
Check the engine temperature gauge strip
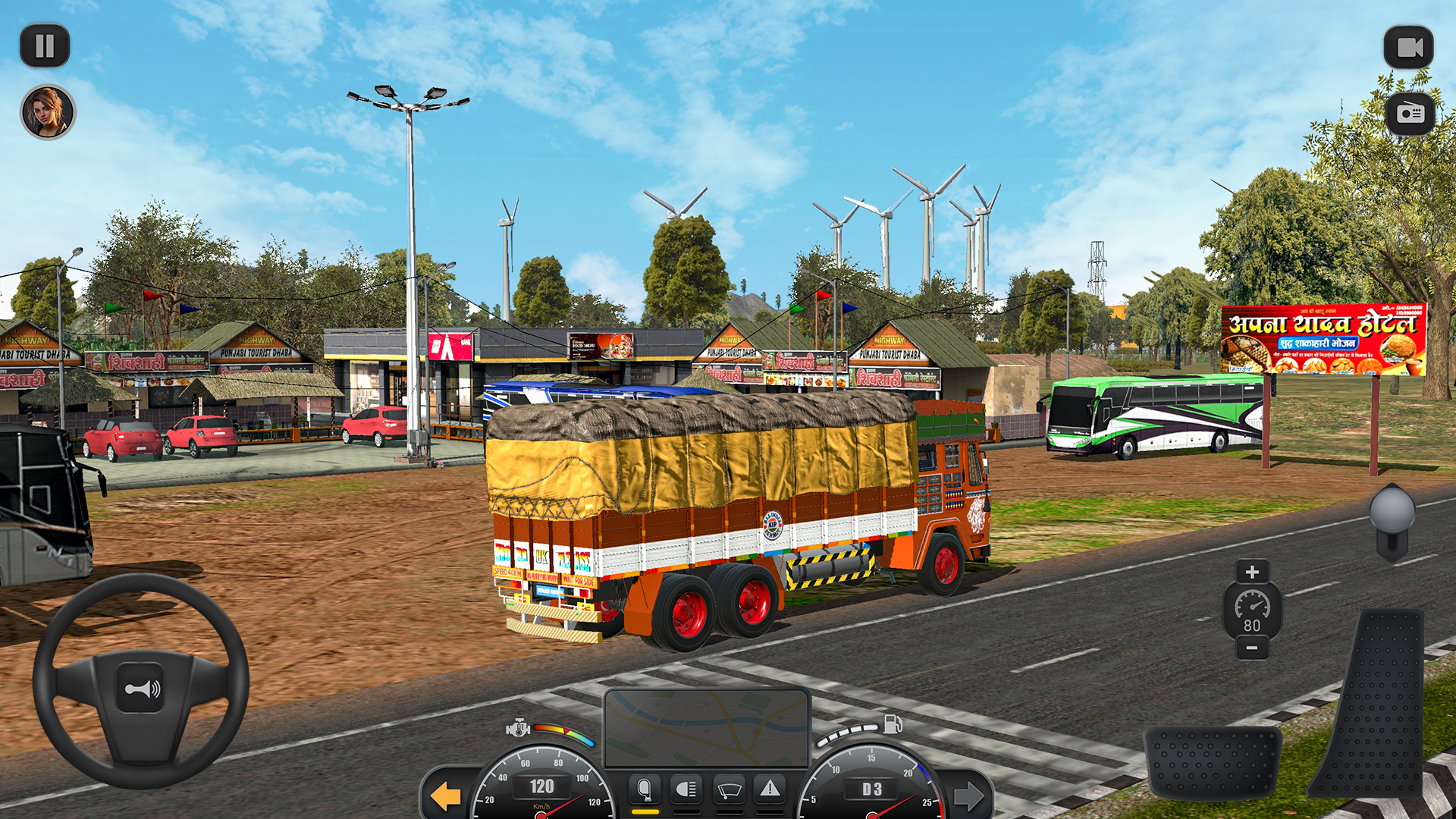click(x=564, y=734)
